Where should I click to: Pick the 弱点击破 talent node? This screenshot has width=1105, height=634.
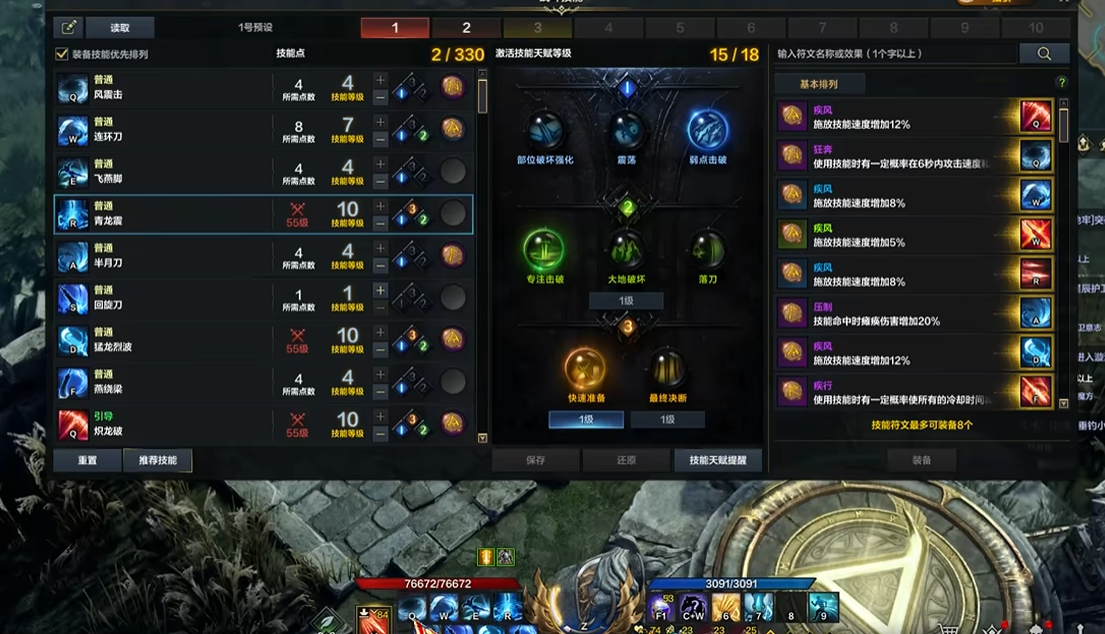tap(707, 131)
